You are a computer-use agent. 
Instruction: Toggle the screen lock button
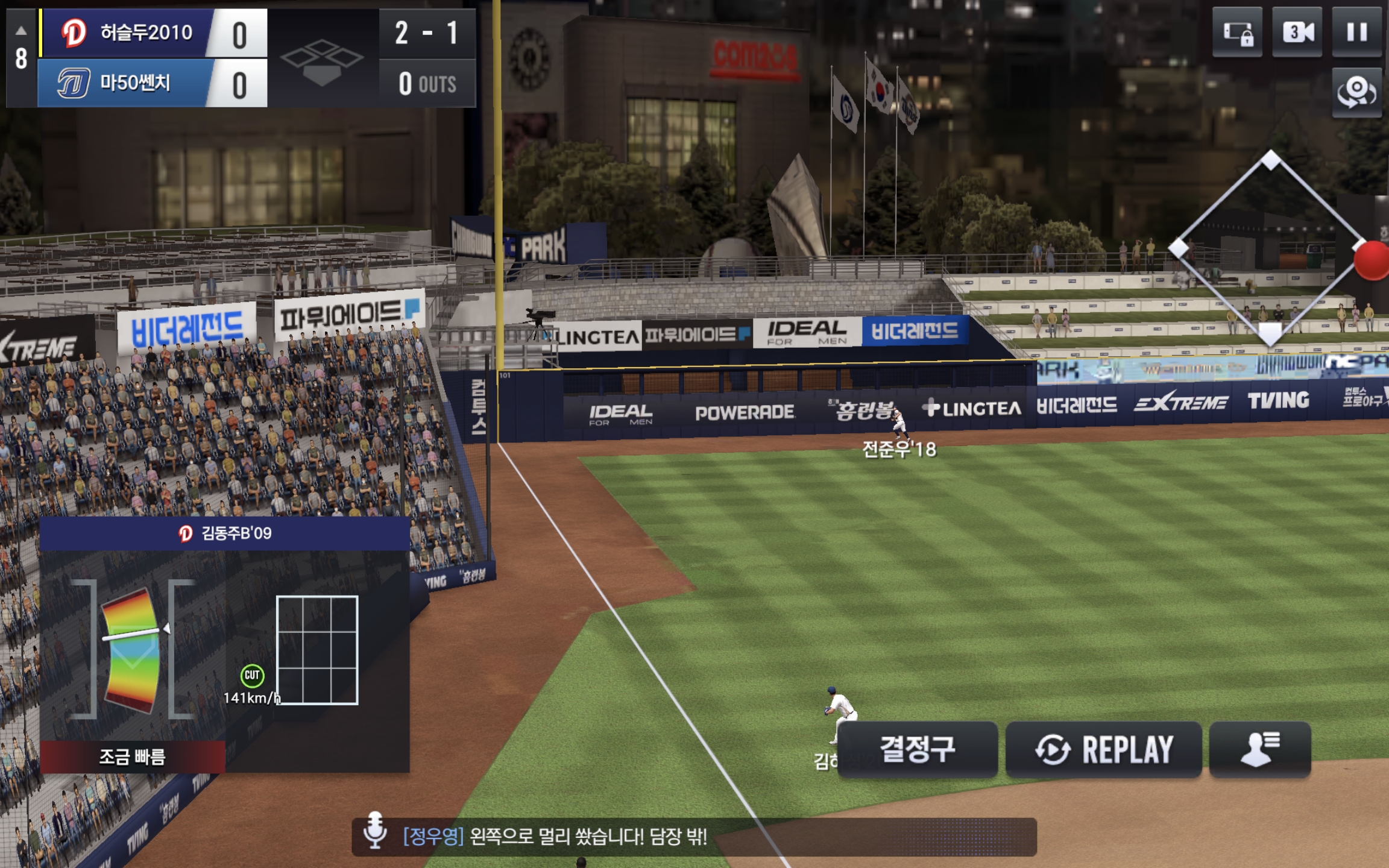1237,33
